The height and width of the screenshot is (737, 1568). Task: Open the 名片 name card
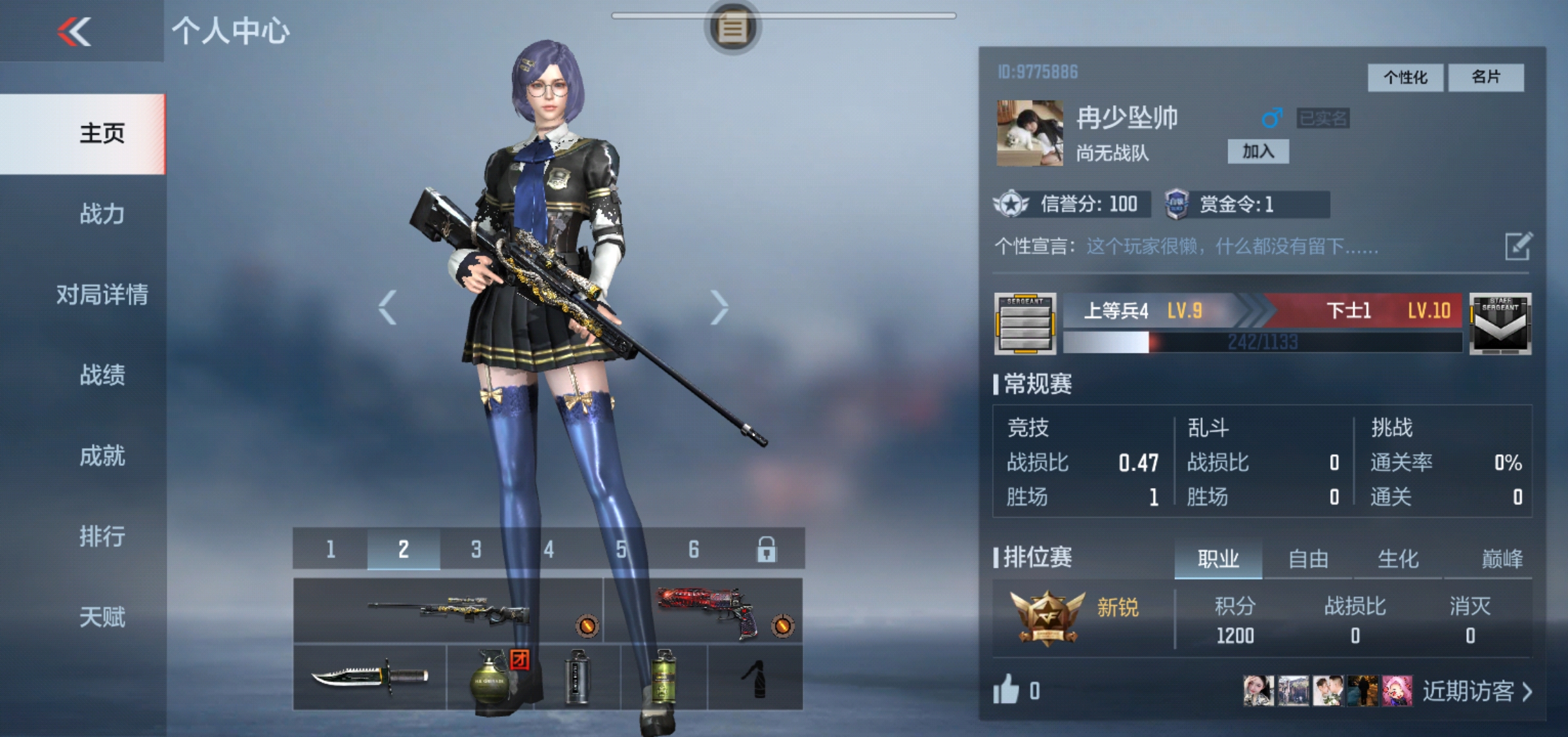pos(1486,78)
